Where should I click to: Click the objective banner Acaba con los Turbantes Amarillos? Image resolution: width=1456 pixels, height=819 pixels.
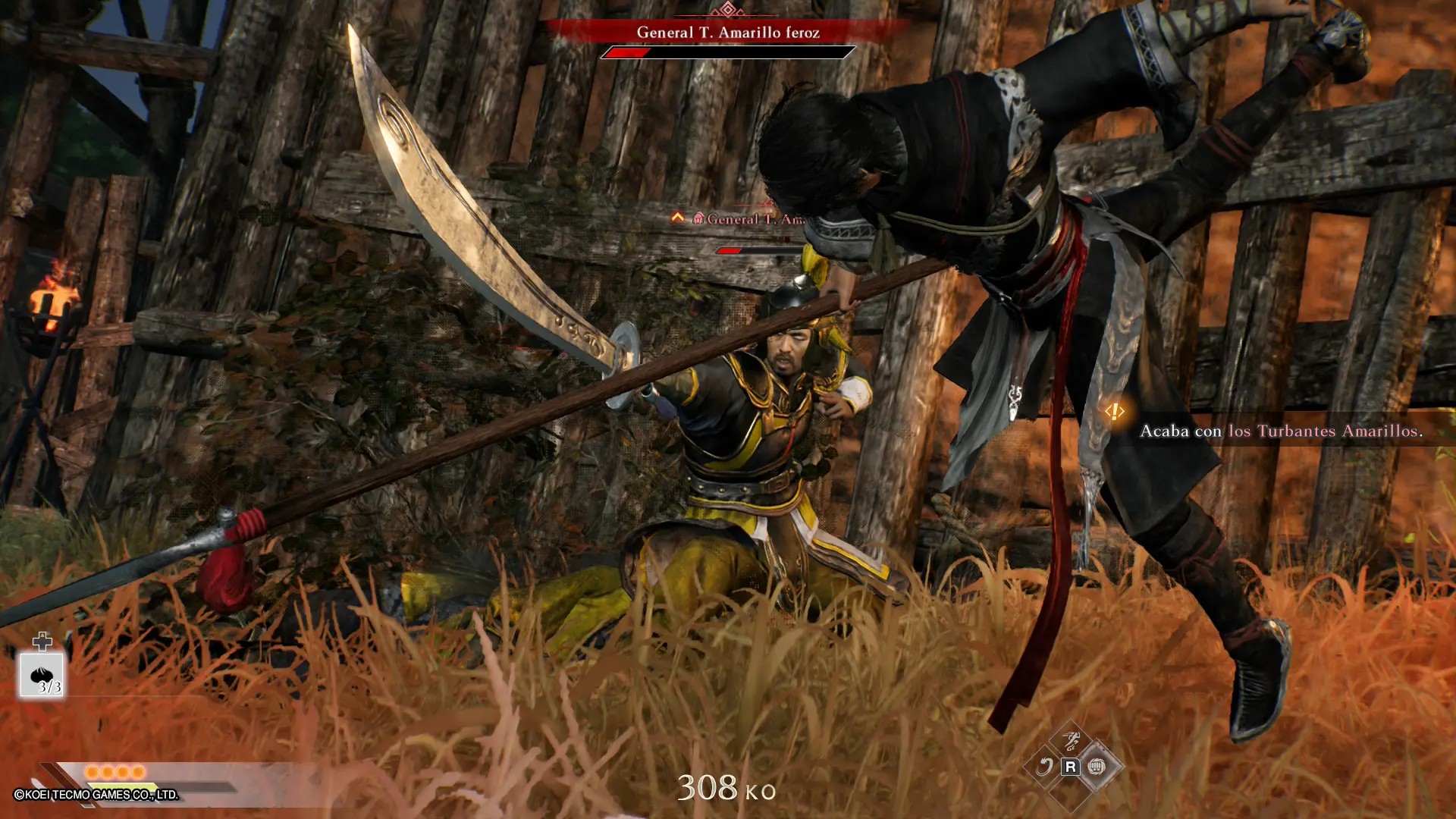(x=1282, y=431)
